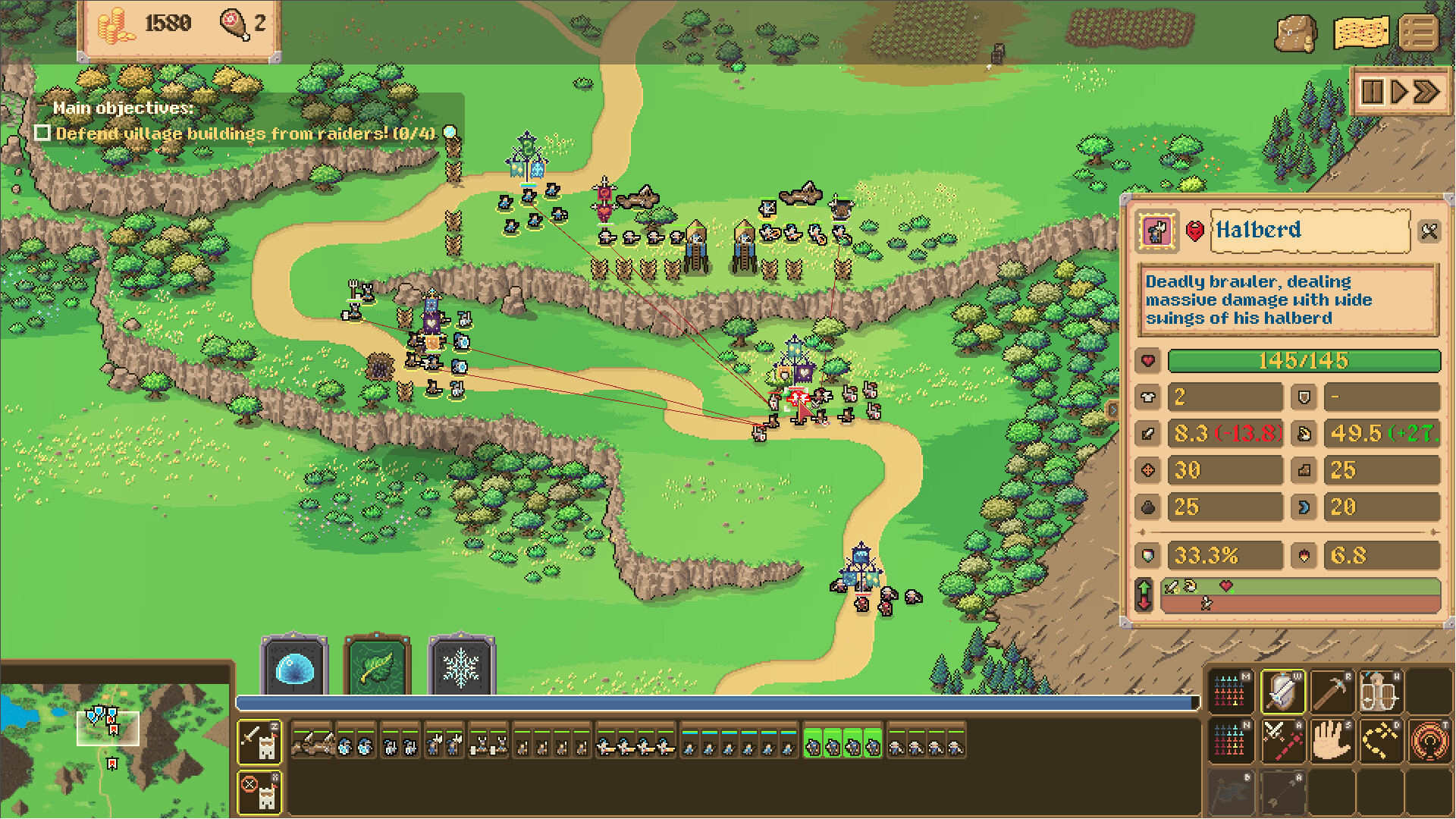
Task: Select the open hand Stop command icon
Action: (x=1332, y=741)
